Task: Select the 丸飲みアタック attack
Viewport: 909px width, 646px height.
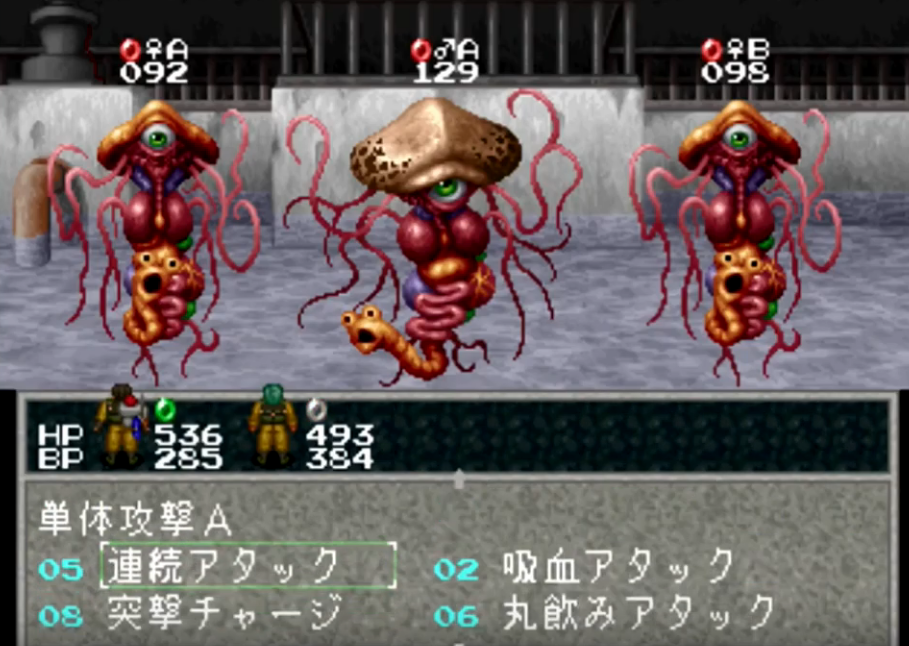Action: point(639,612)
